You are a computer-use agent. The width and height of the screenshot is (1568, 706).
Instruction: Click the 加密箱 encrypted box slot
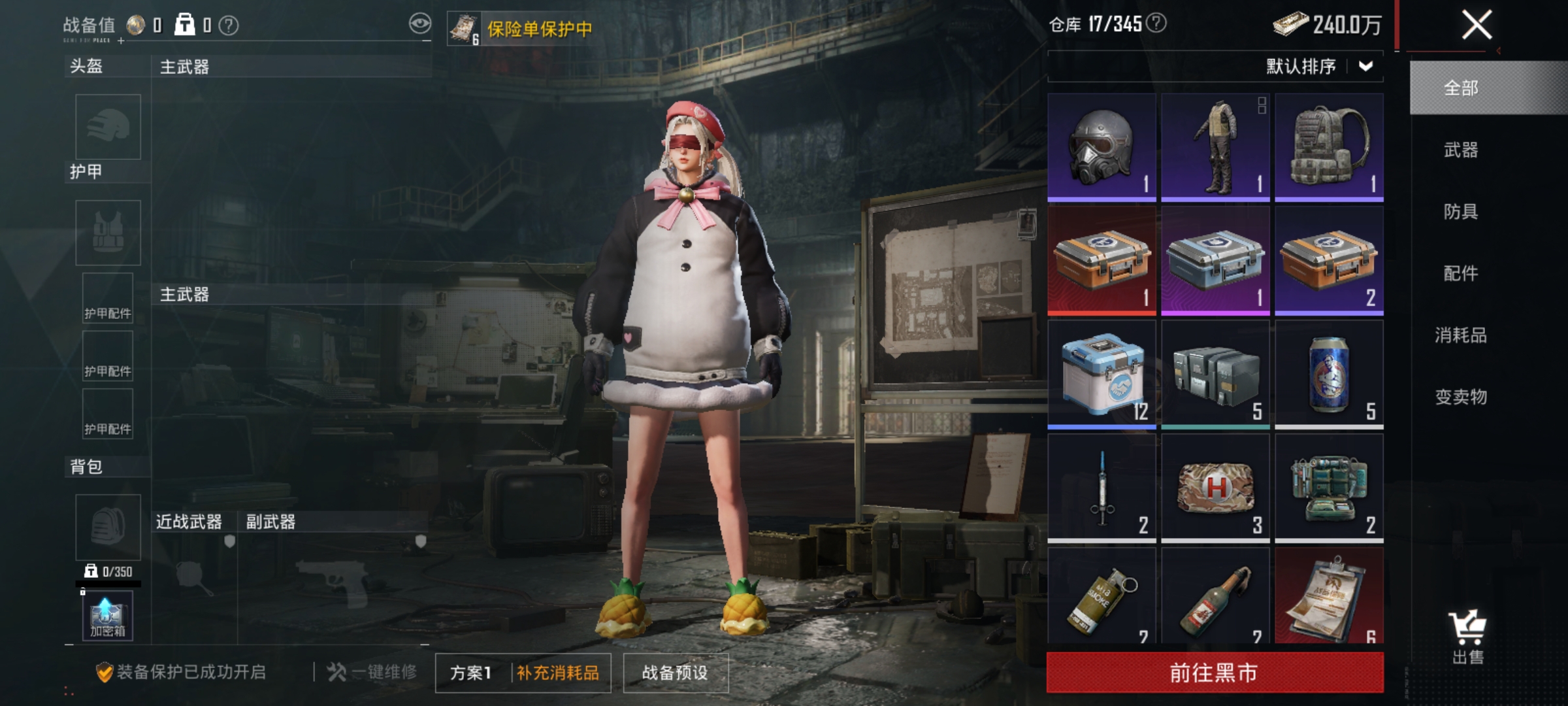106,614
